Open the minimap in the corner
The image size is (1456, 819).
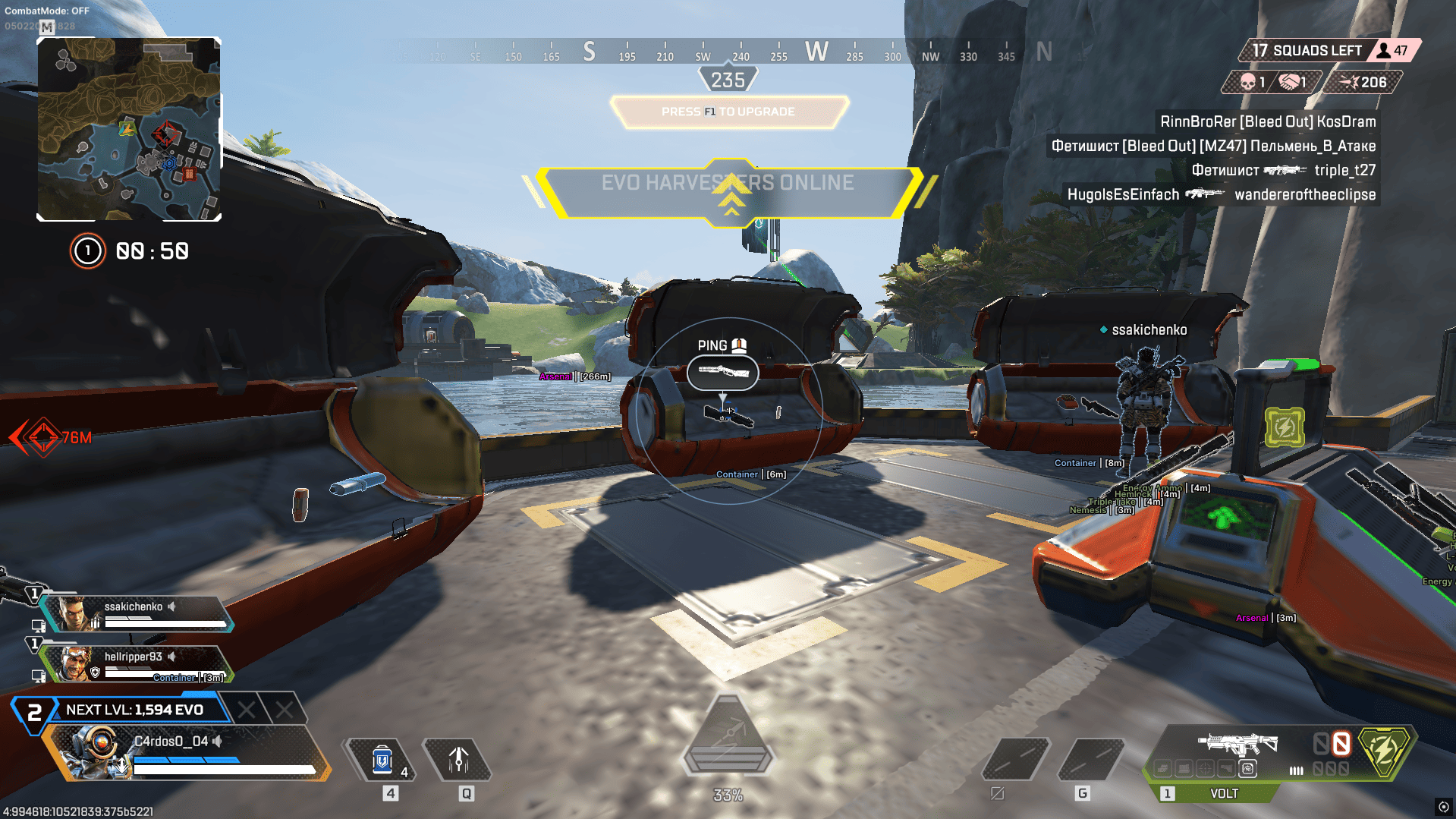[x=129, y=129]
